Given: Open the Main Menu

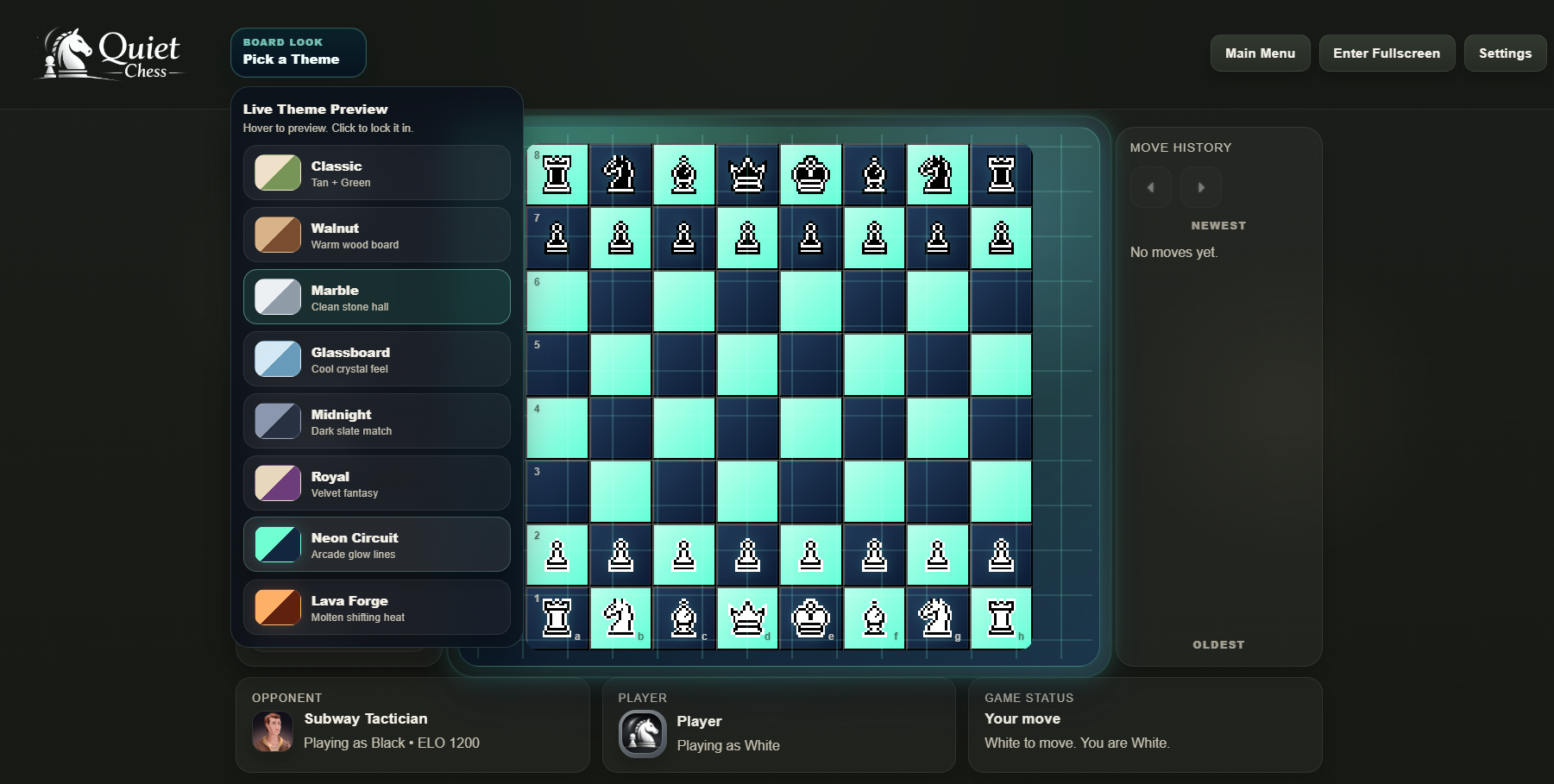Looking at the screenshot, I should click(1260, 53).
